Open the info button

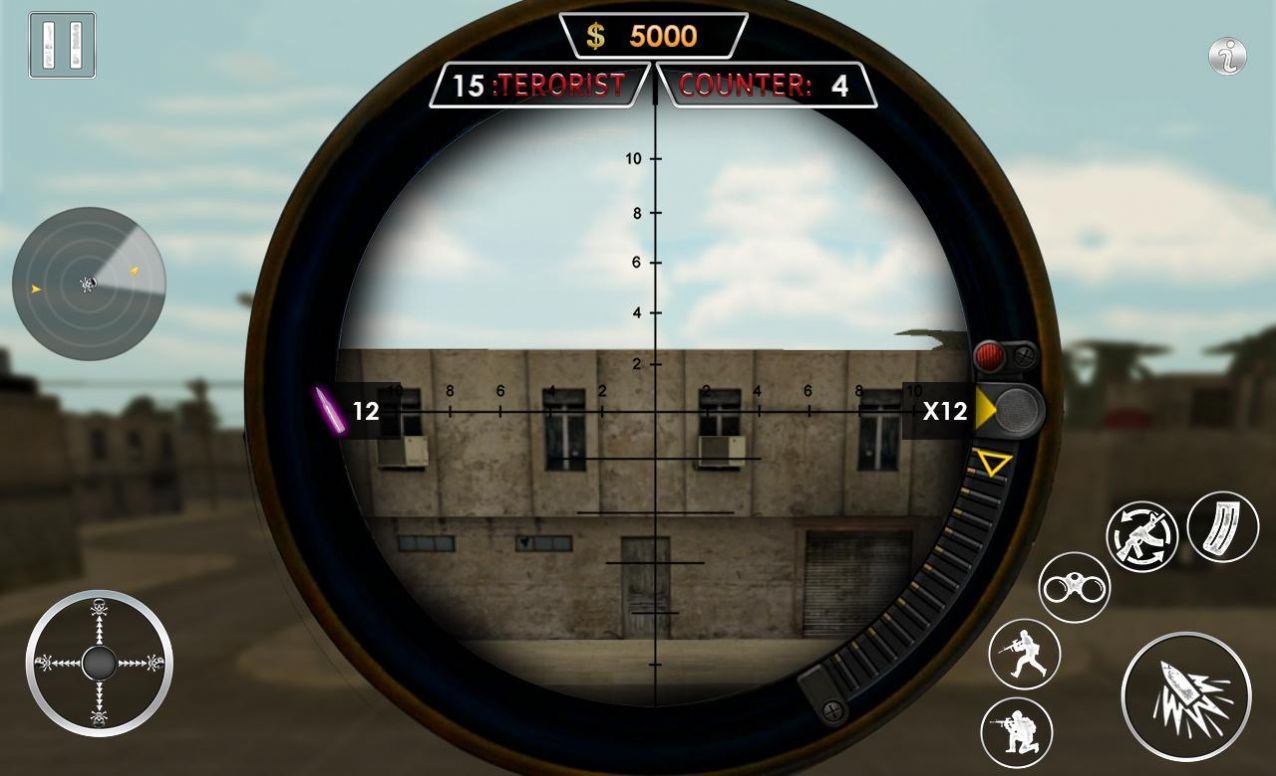click(1227, 56)
